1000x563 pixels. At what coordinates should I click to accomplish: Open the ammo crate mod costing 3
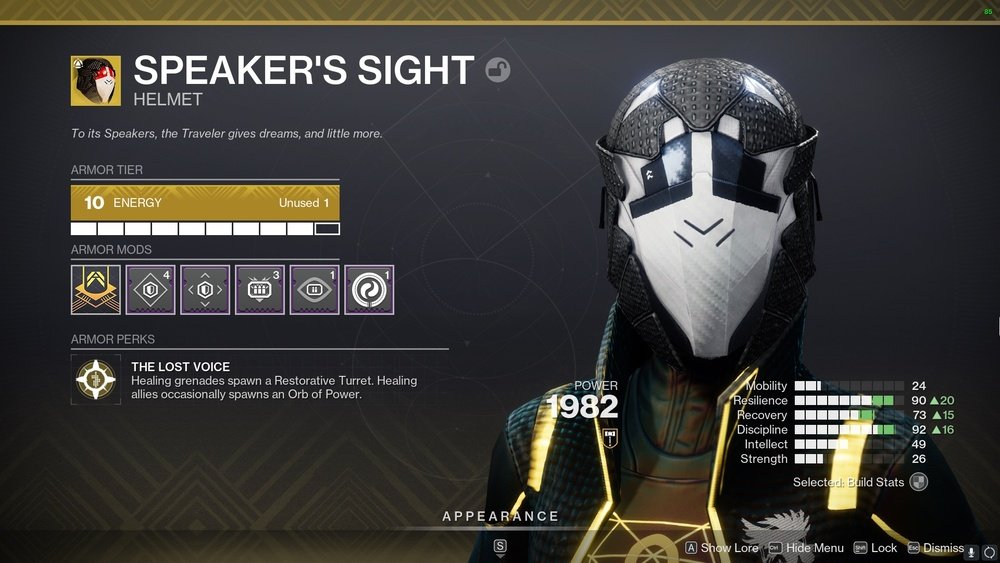point(260,290)
